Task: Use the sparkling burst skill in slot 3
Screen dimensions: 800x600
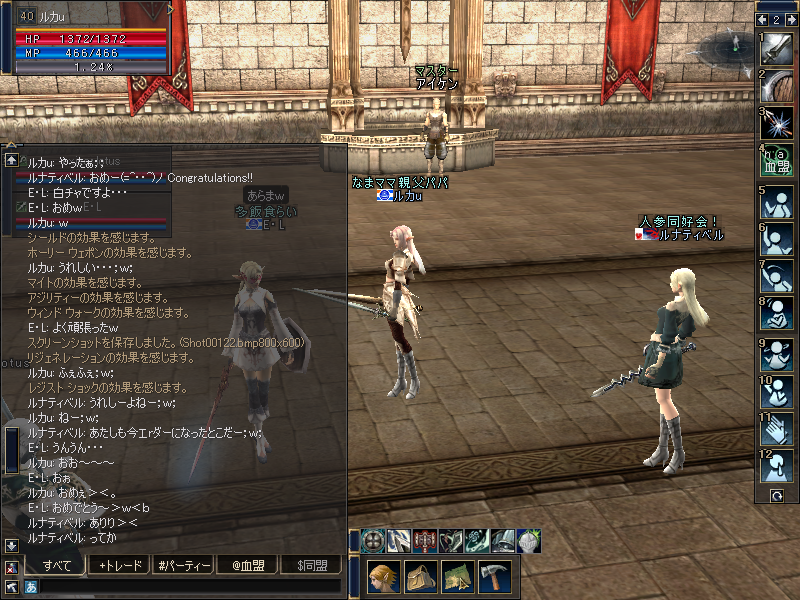Action: pyautogui.click(x=776, y=122)
